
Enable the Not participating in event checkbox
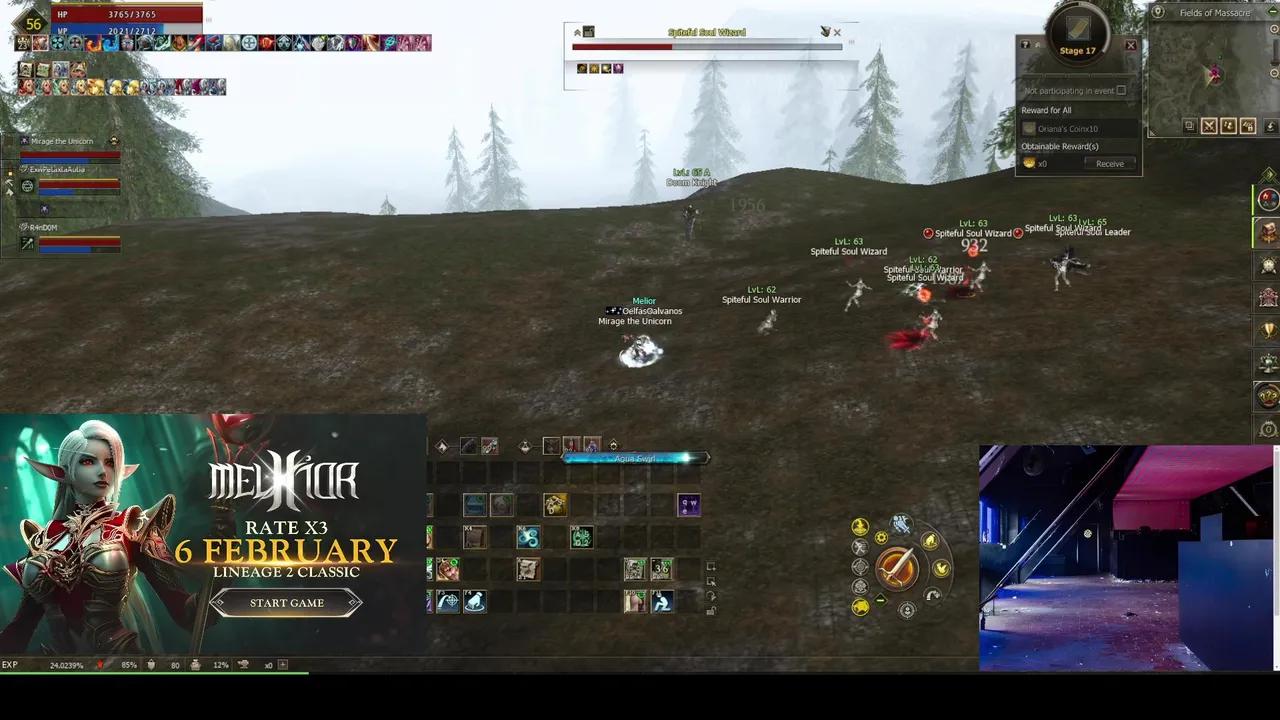pyautogui.click(x=1122, y=90)
